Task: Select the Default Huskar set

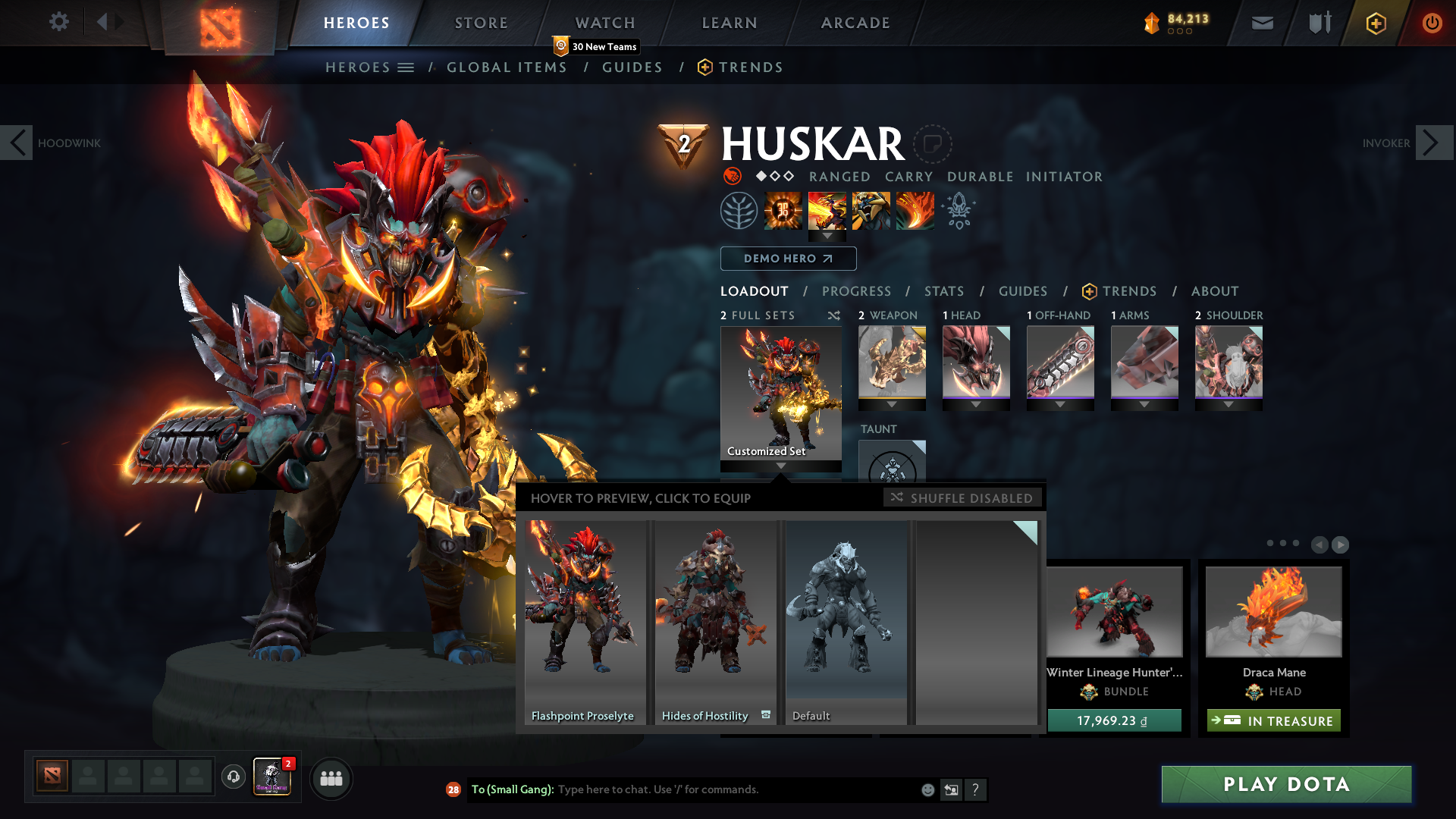Action: click(846, 622)
